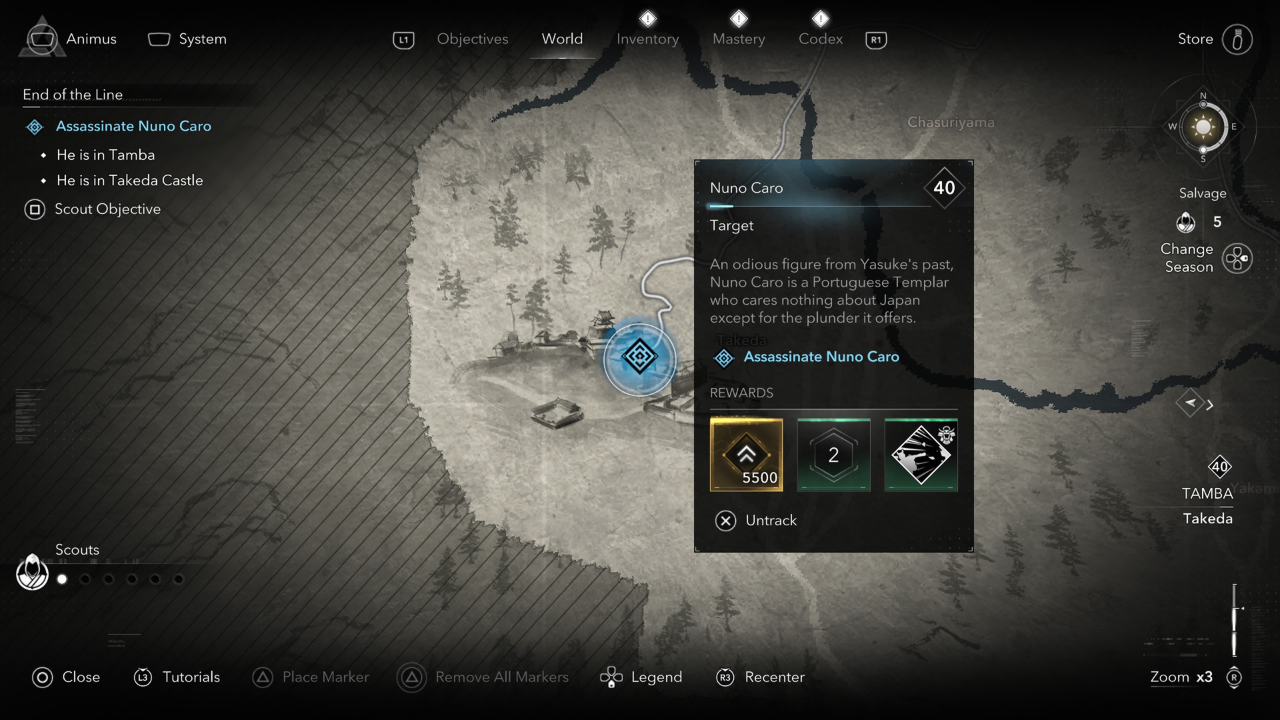Screen dimensions: 1280x720
Task: Click the rightmost knowledge point reward icon
Action: click(920, 455)
